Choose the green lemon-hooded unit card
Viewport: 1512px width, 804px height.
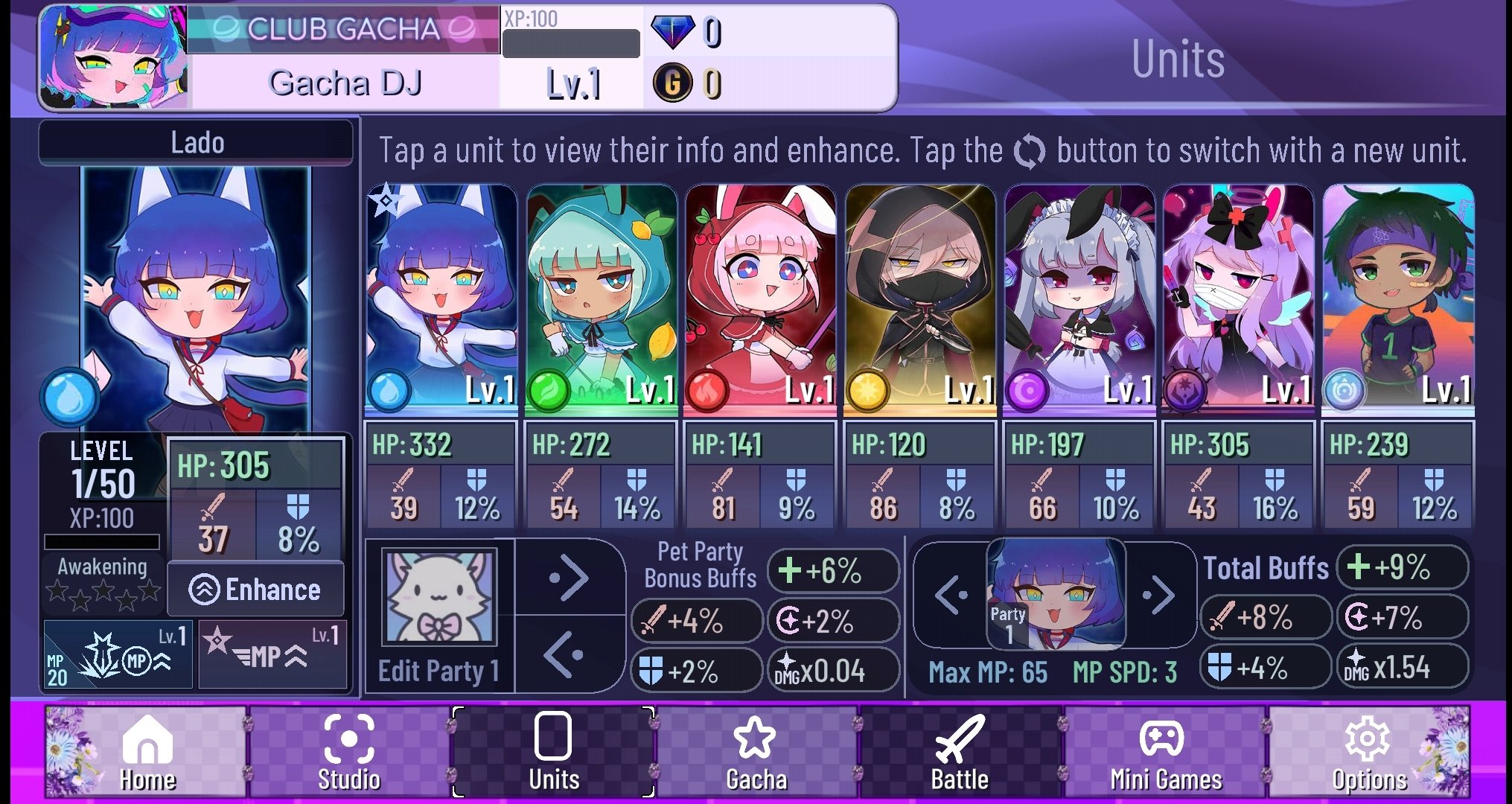click(x=601, y=298)
